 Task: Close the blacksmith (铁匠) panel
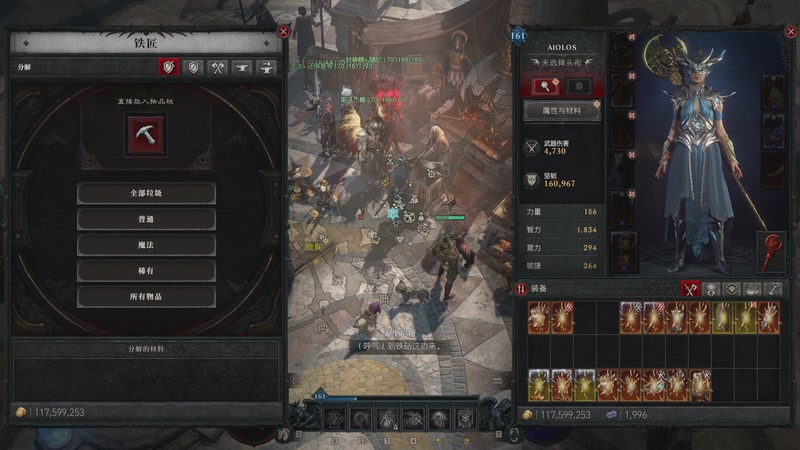tap(283, 32)
